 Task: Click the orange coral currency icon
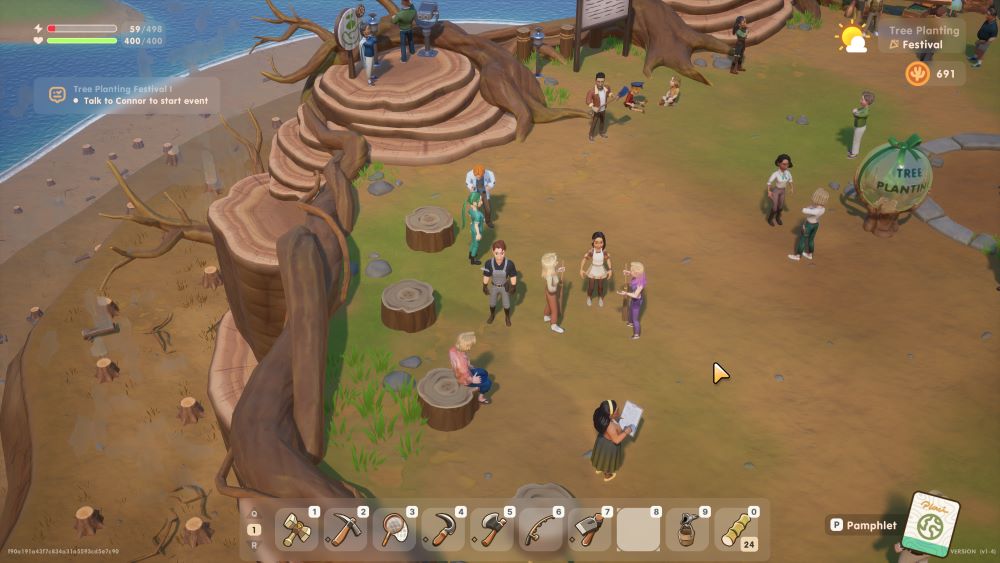pyautogui.click(x=917, y=74)
